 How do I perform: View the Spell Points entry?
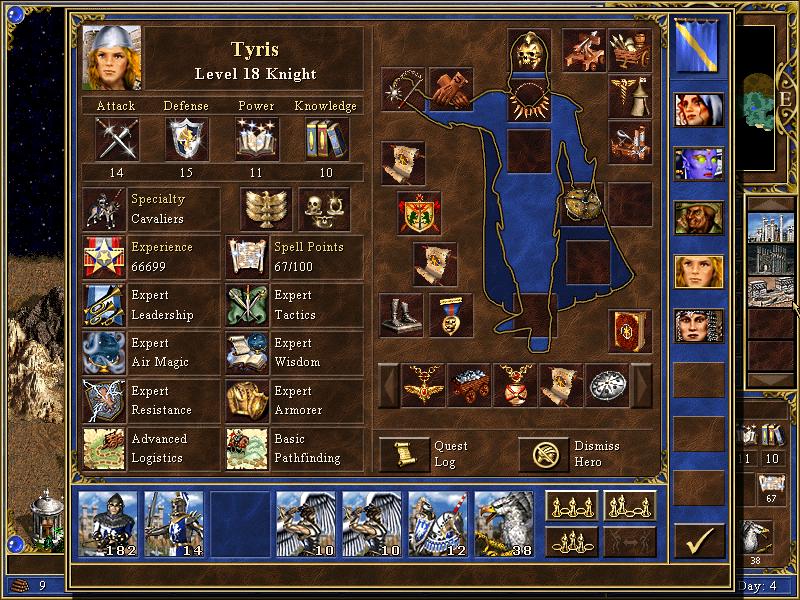[247, 257]
